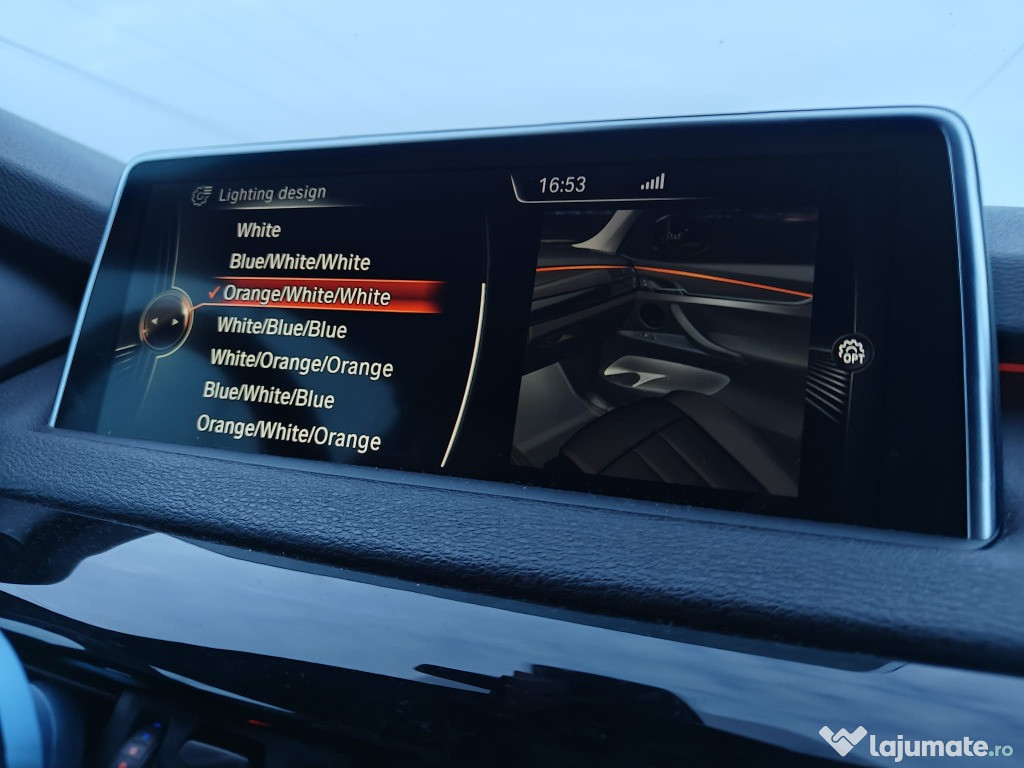The width and height of the screenshot is (1024, 768).
Task: Click the Lighting design menu header
Action: (x=271, y=195)
